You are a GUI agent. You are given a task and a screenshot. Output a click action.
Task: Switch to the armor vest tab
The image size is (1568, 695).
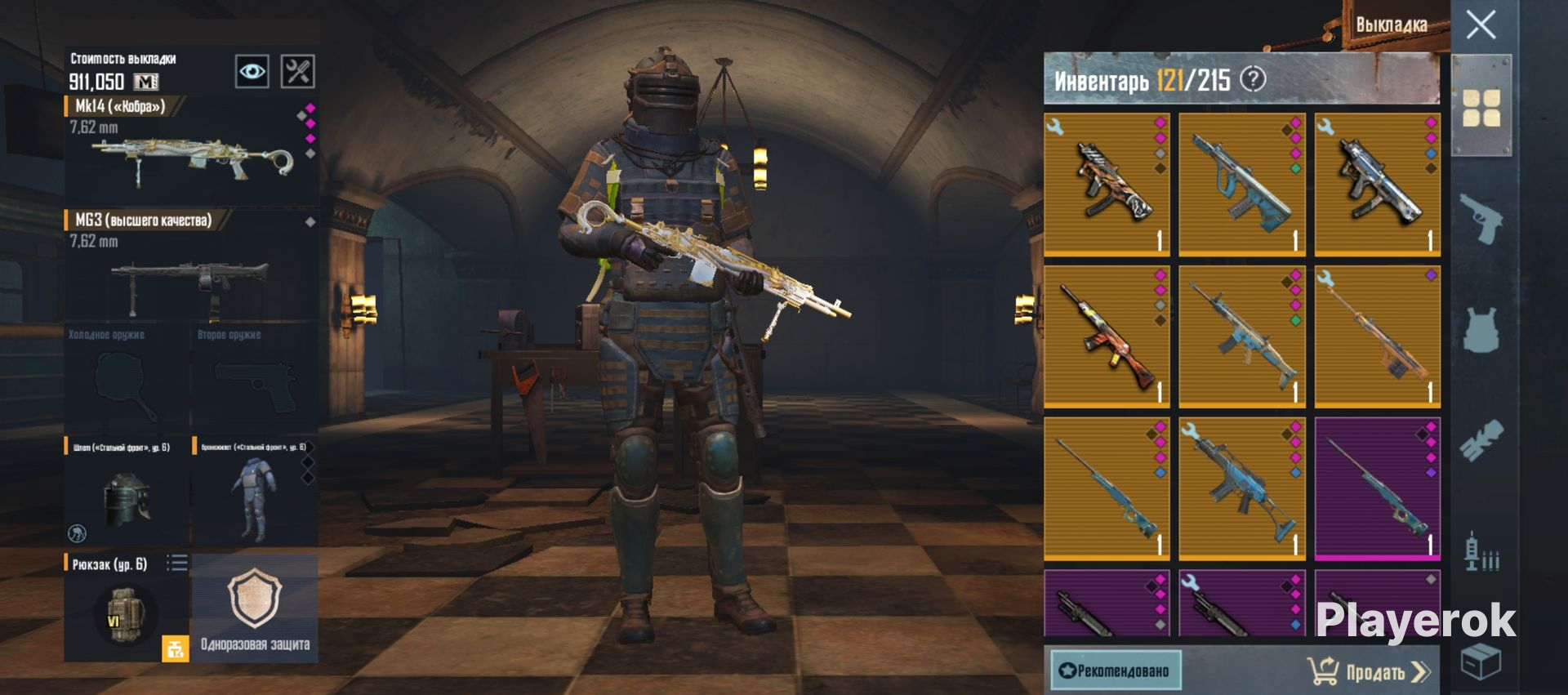click(1481, 331)
